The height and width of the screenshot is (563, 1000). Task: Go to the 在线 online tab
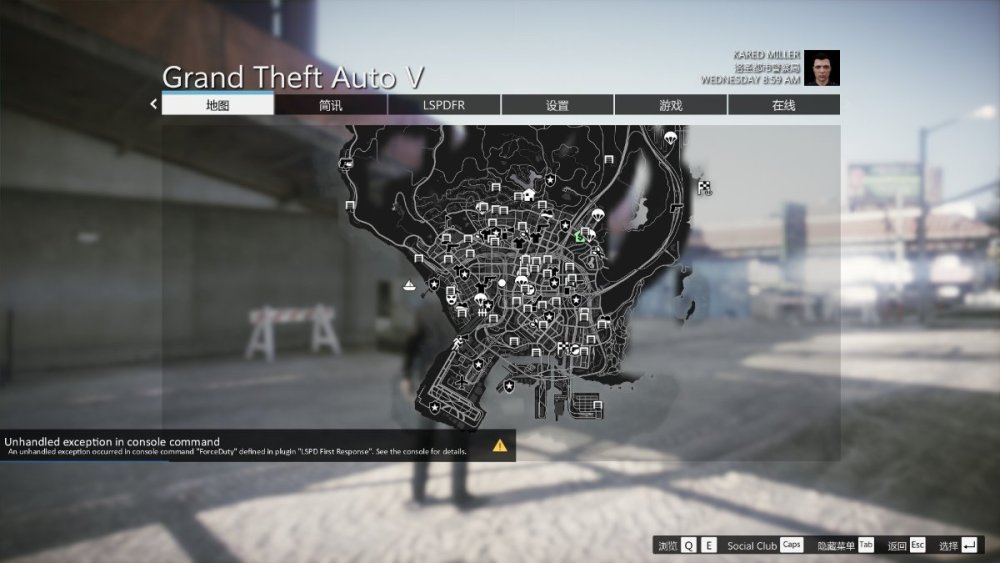783,105
